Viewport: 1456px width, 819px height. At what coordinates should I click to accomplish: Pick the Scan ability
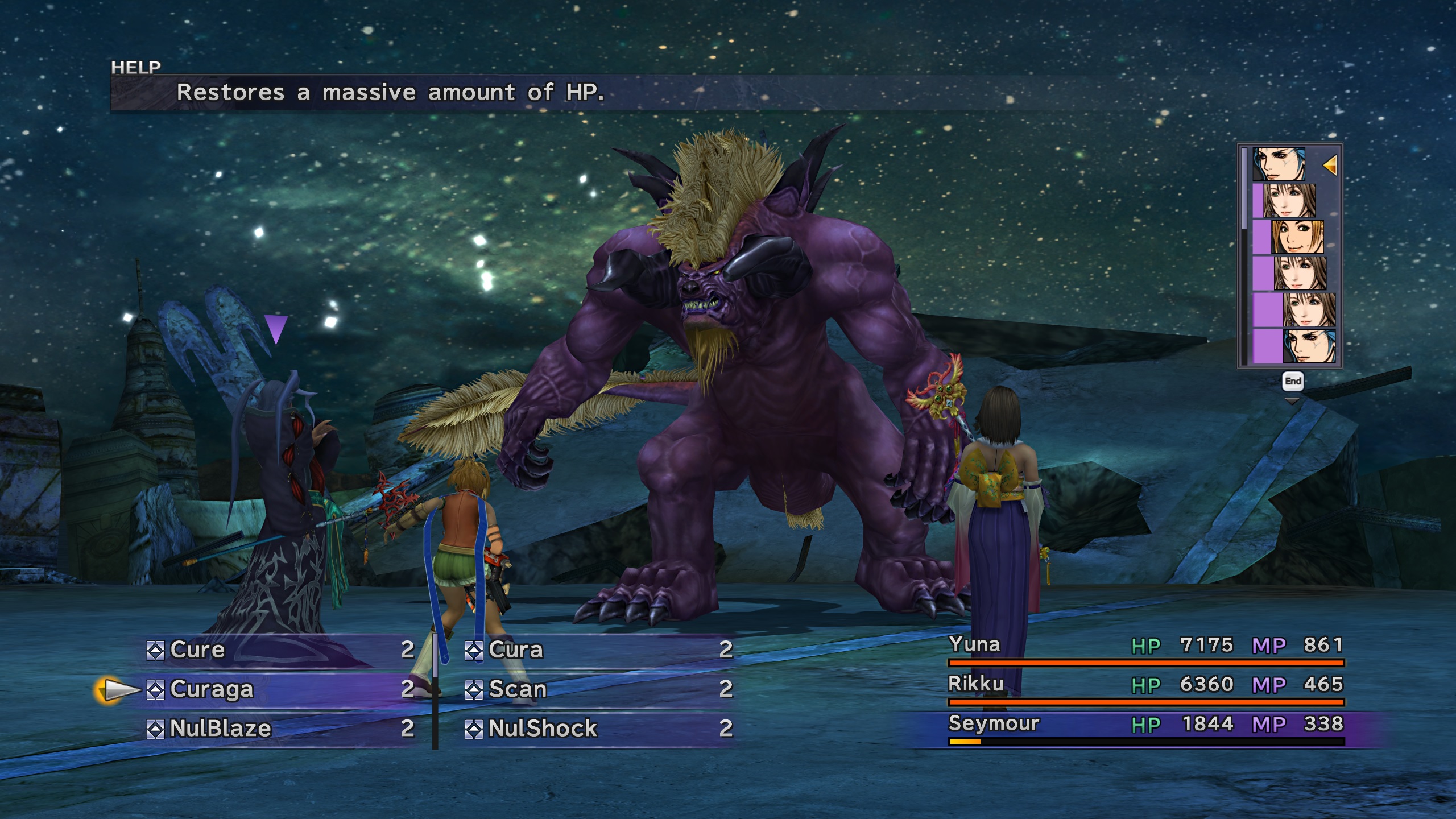pyautogui.click(x=517, y=689)
